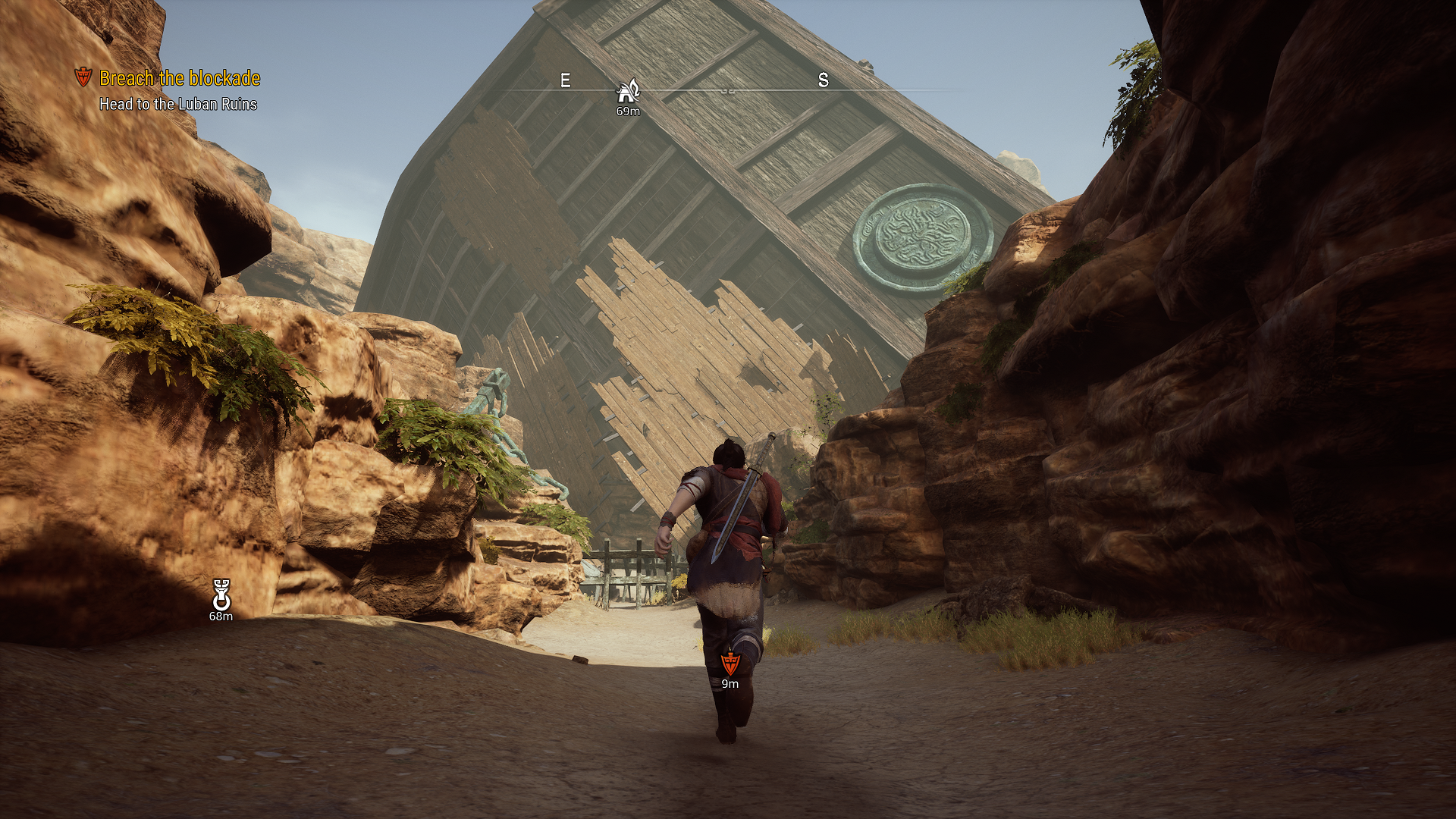
Task: Select the Breach the blockade quest tracker
Action: (x=179, y=79)
